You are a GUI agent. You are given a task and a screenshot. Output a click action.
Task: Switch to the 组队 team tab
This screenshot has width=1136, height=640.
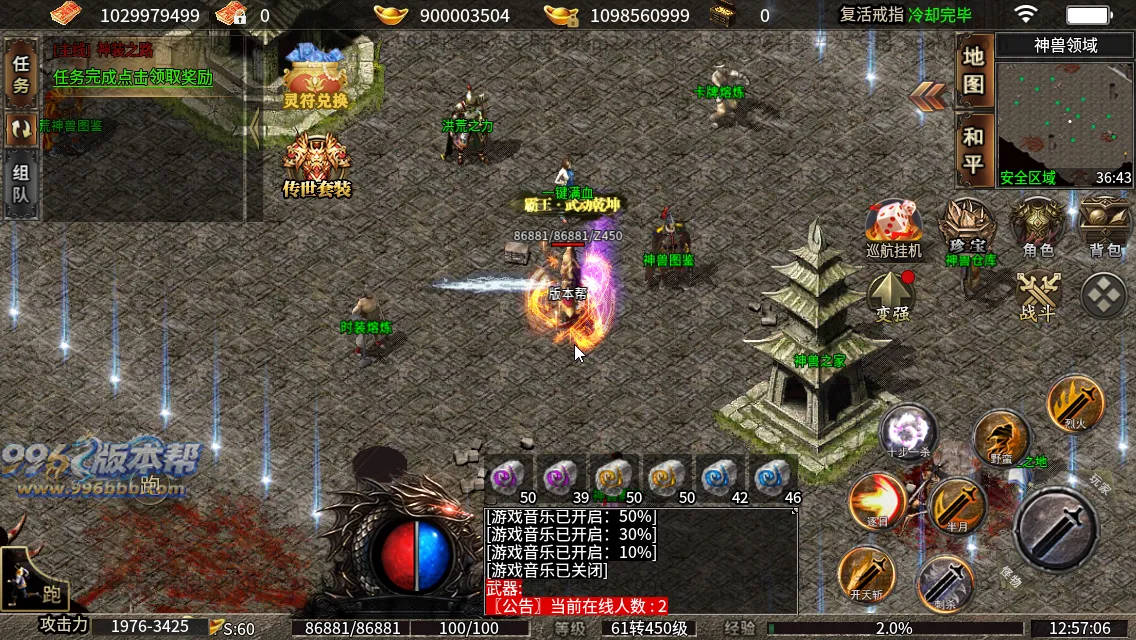point(21,182)
